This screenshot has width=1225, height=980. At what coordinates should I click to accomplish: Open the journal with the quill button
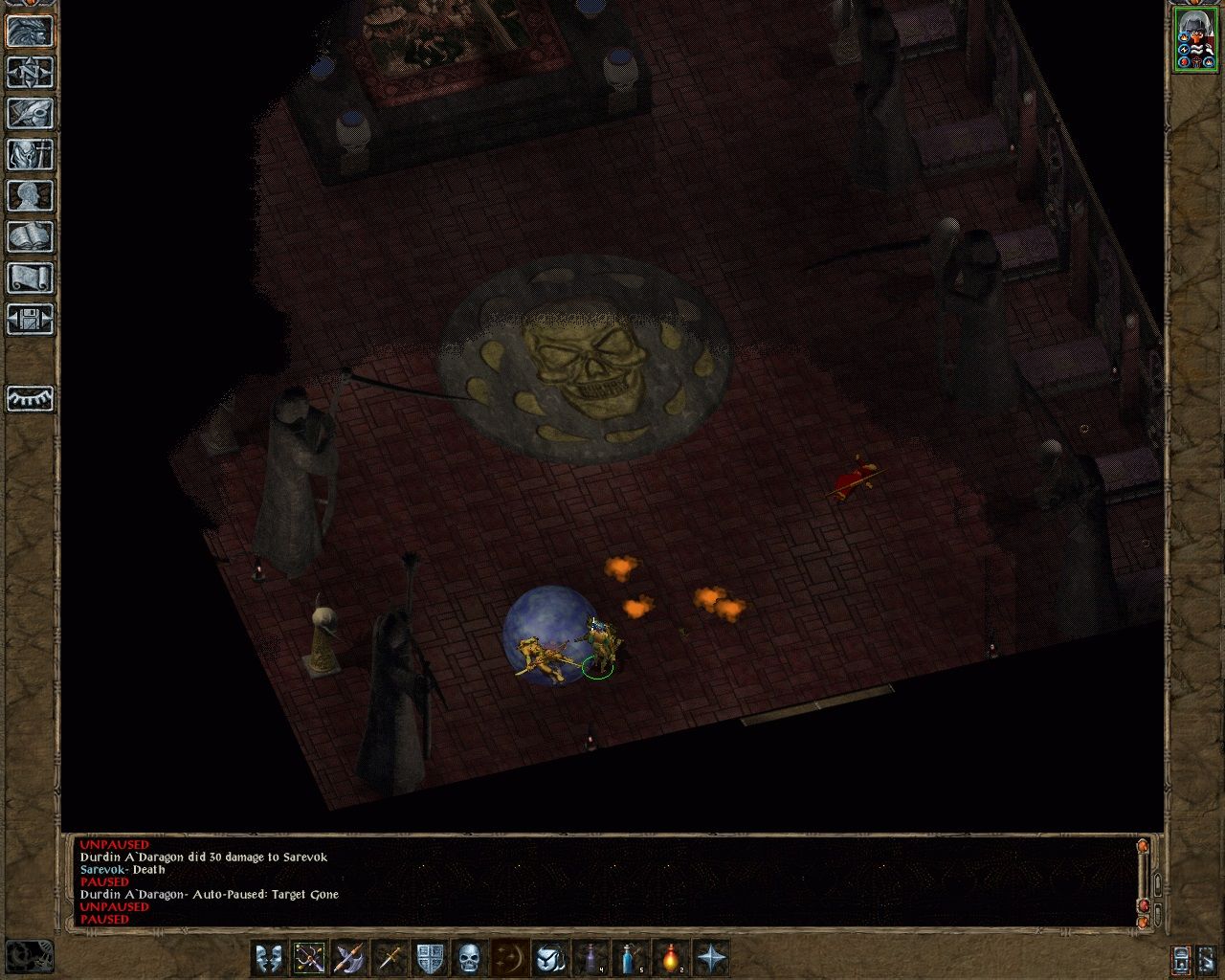(x=30, y=113)
